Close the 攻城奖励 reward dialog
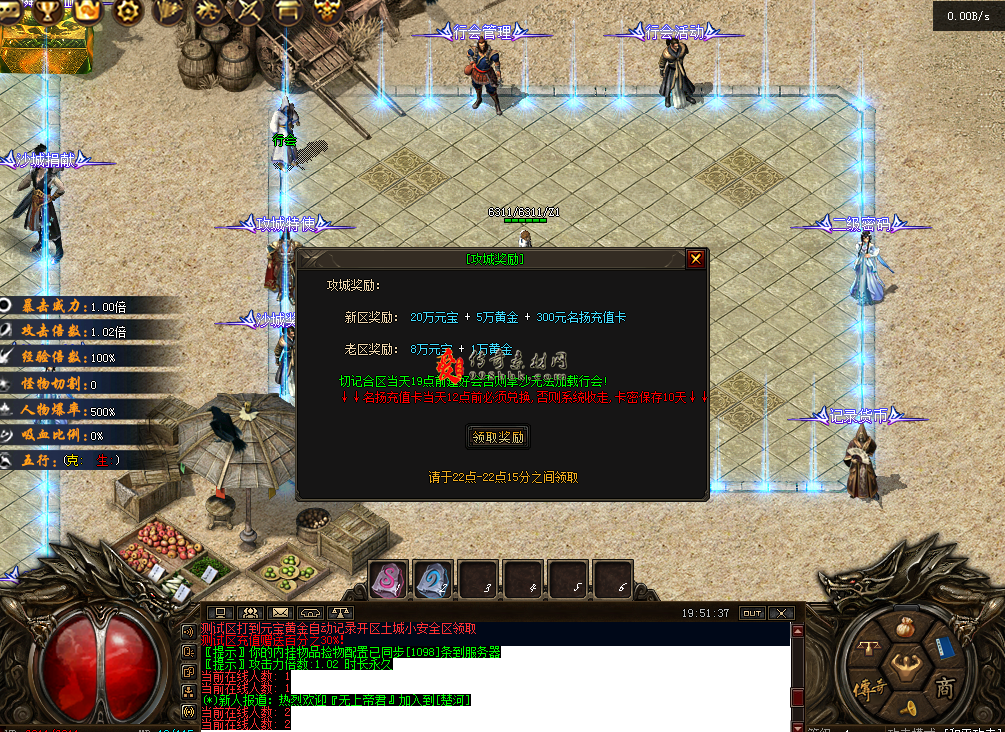 [x=696, y=259]
